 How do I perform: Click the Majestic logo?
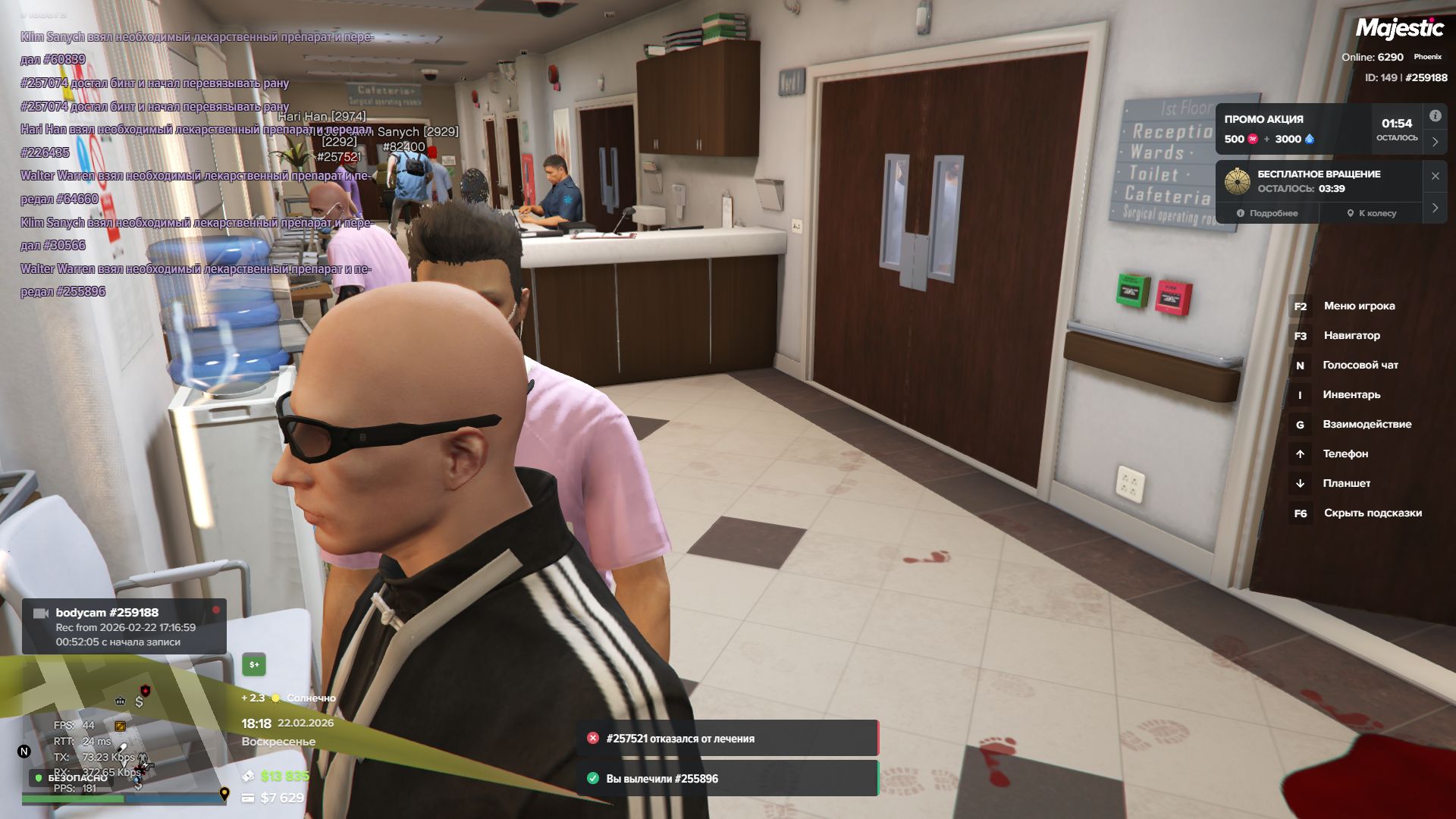[x=1399, y=29]
